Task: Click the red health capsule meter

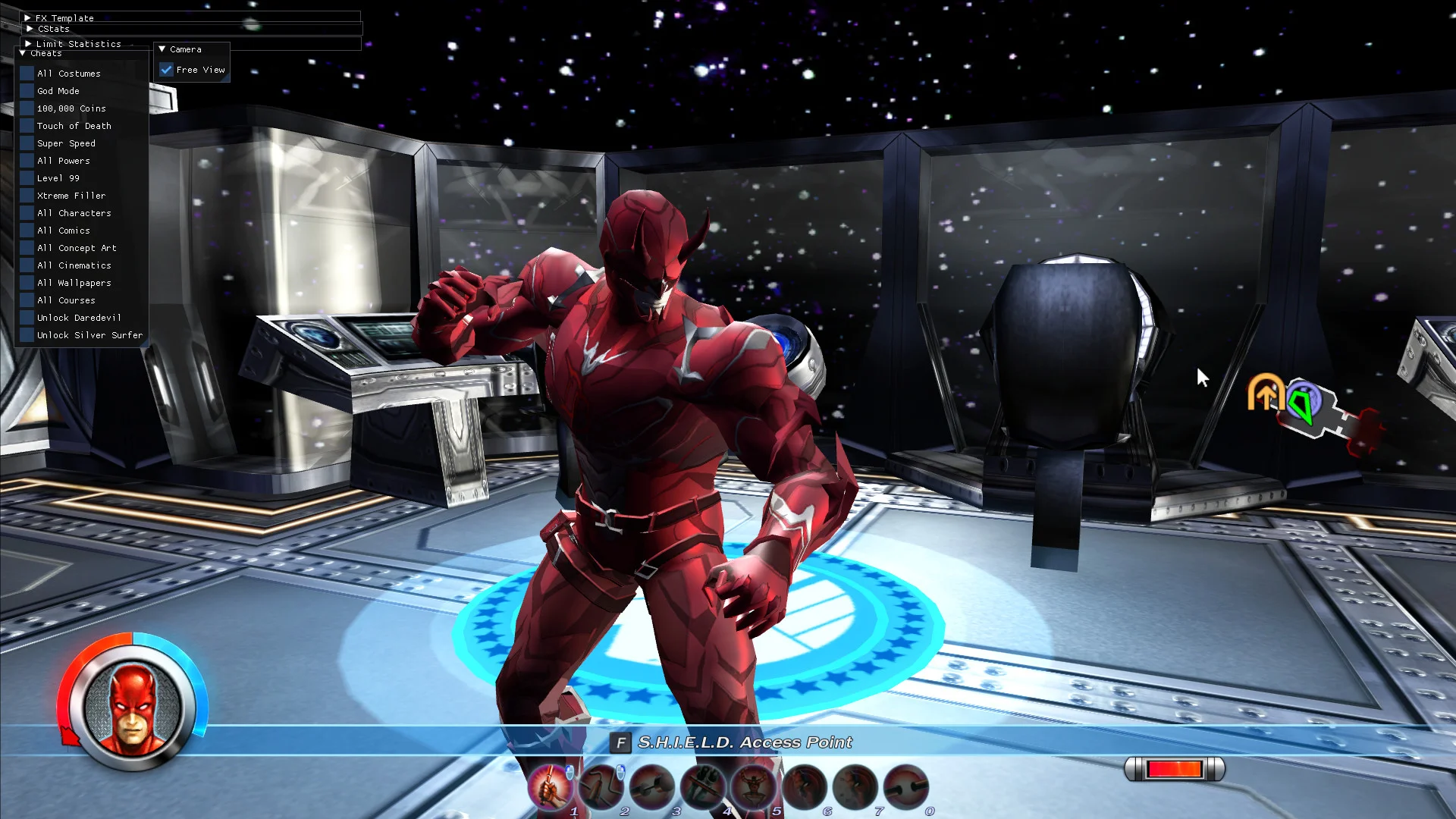Action: (x=1175, y=769)
